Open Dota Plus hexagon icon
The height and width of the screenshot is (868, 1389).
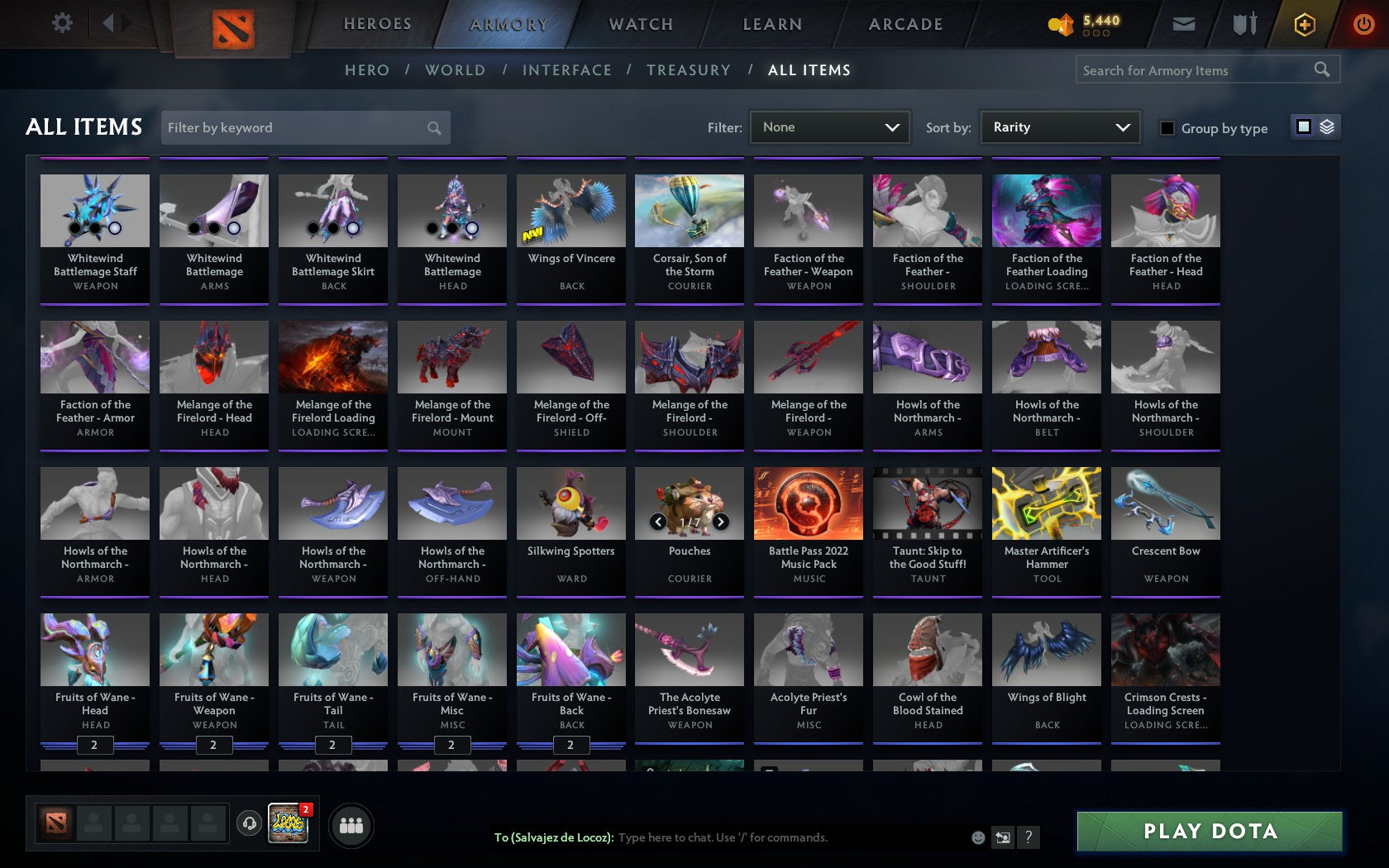[x=1305, y=24]
